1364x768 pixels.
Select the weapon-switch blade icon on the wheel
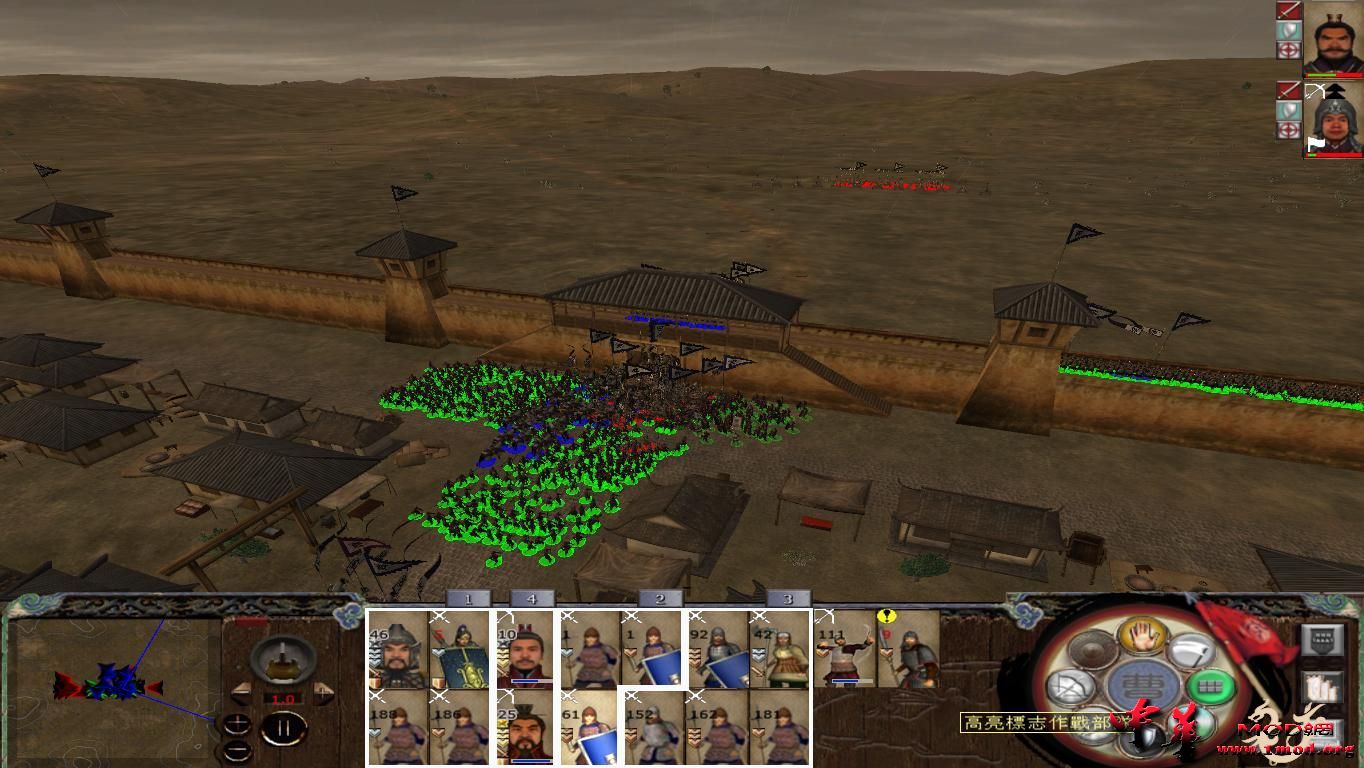pos(1190,651)
